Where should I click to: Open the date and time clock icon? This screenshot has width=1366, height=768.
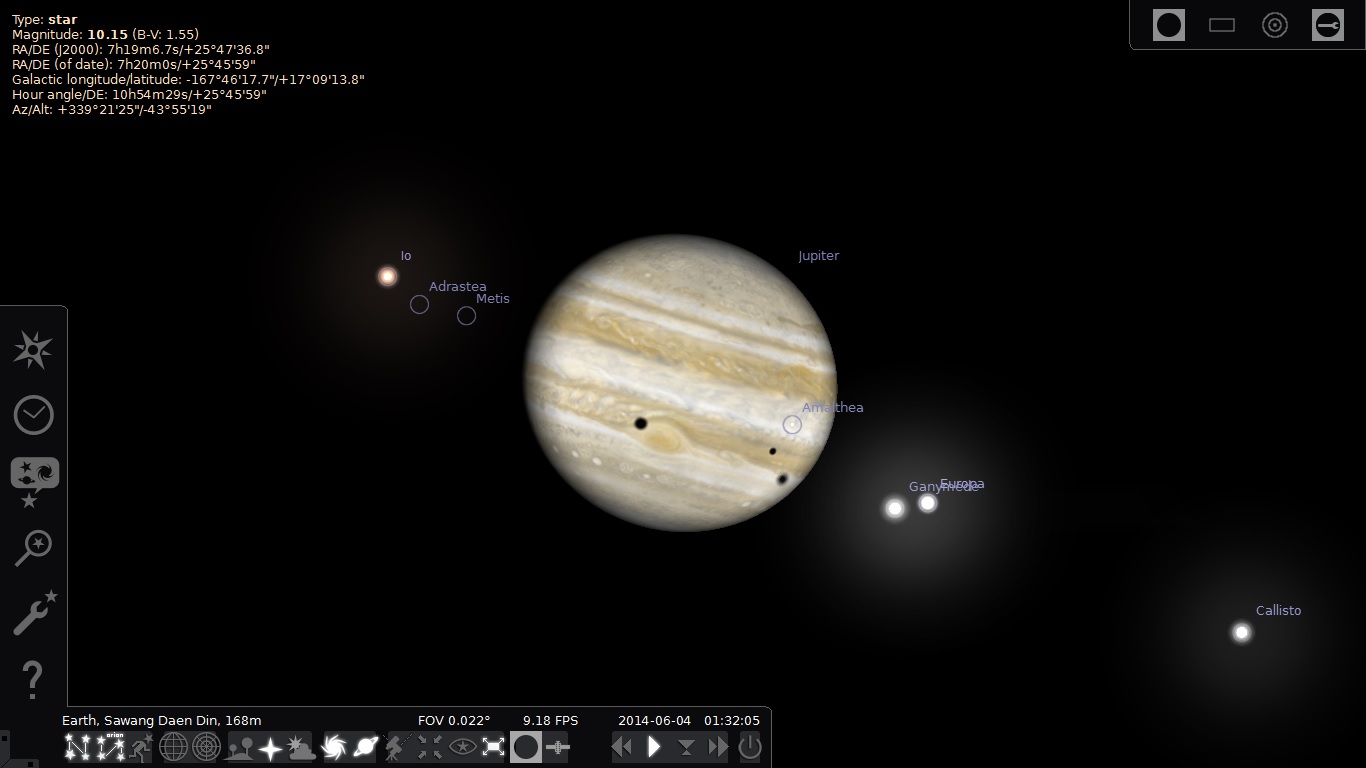pyautogui.click(x=33, y=415)
